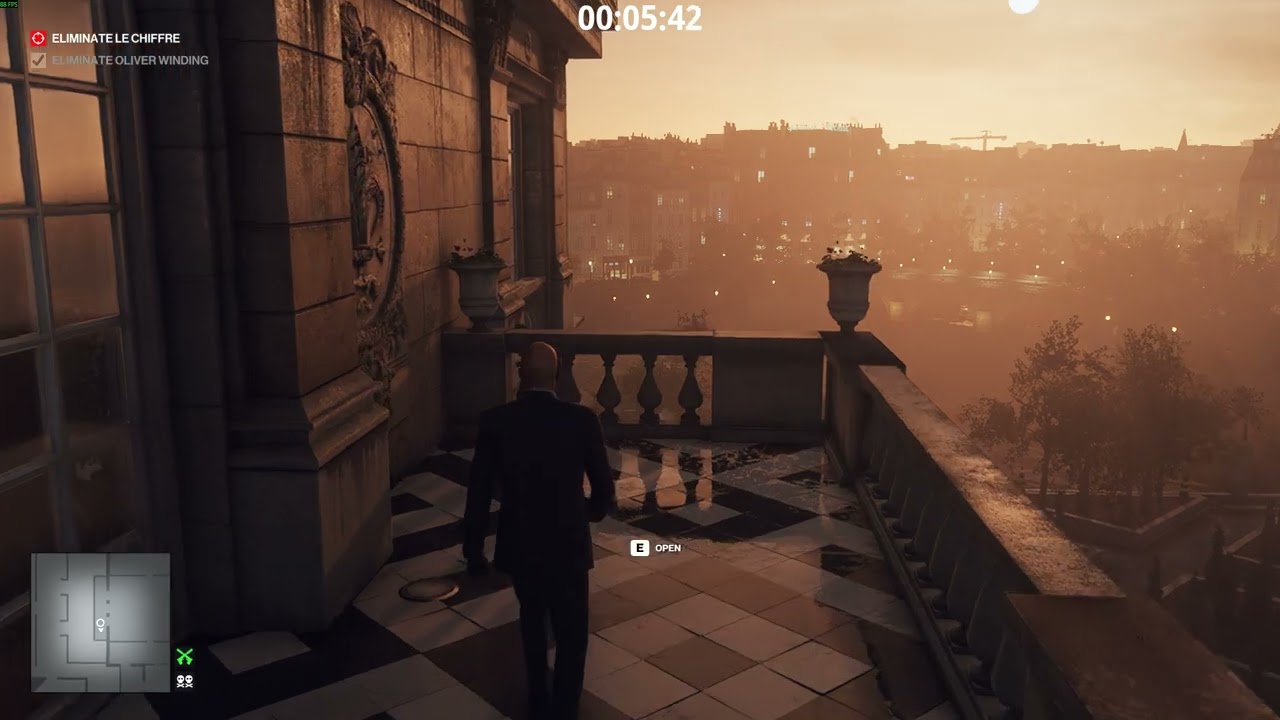Select the Eliminate Le Chiffre objective
1280x720 pixels.
click(116, 38)
